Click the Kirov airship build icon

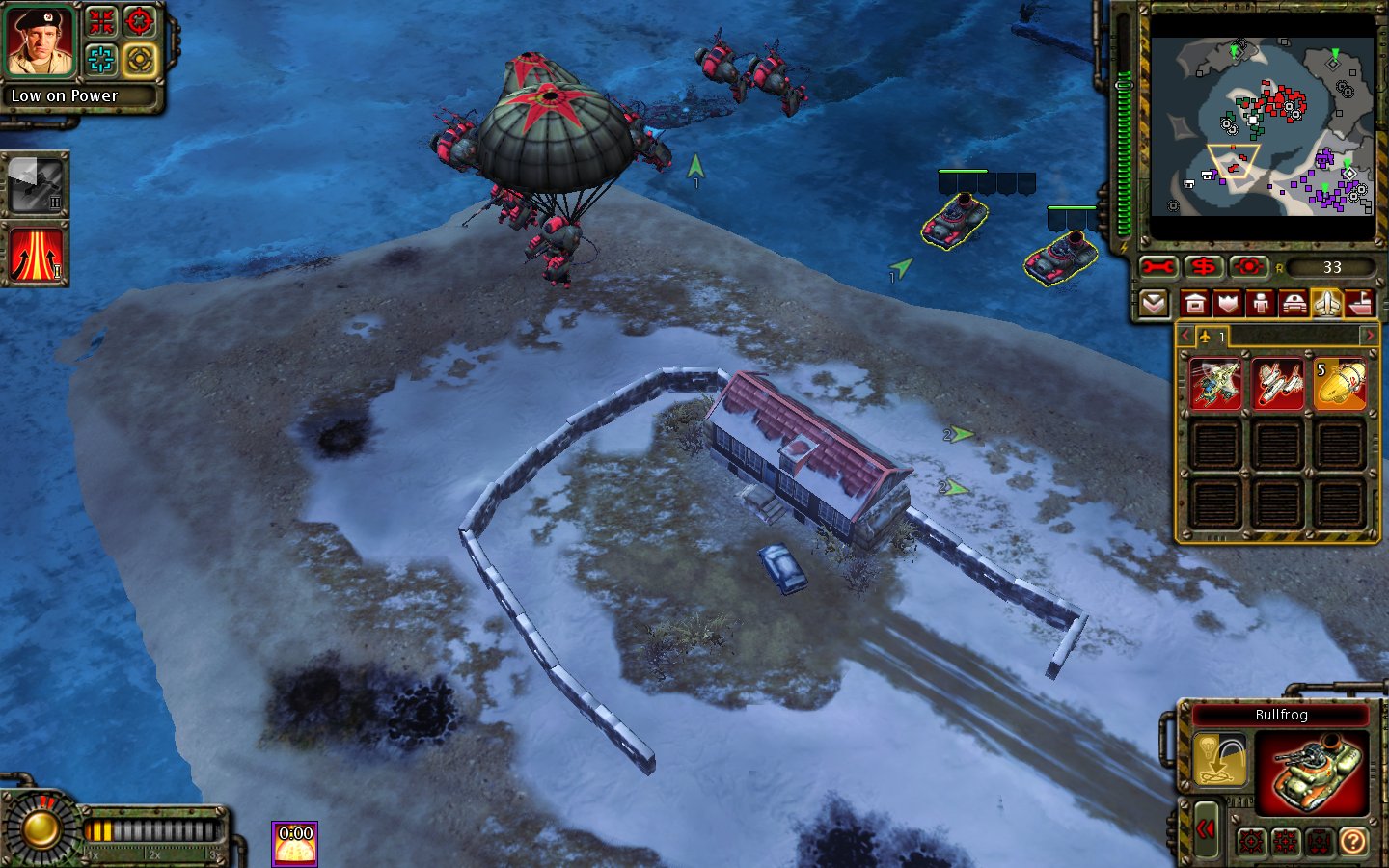point(1340,384)
